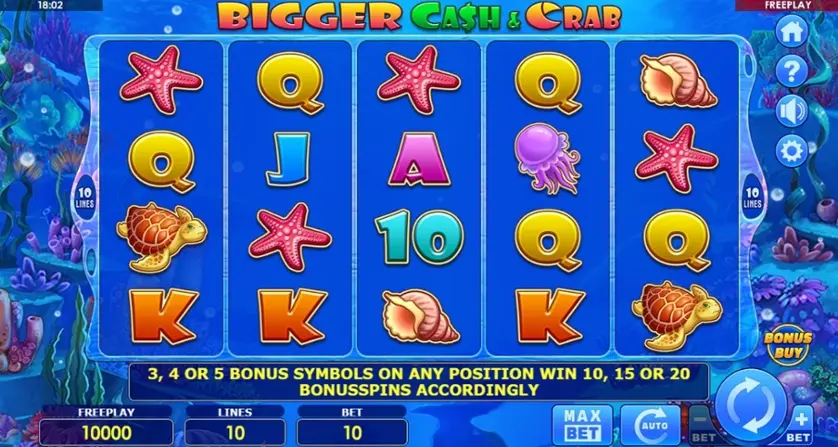Open the Bonus Buy offer
The height and width of the screenshot is (447, 838).
pyautogui.click(x=788, y=345)
